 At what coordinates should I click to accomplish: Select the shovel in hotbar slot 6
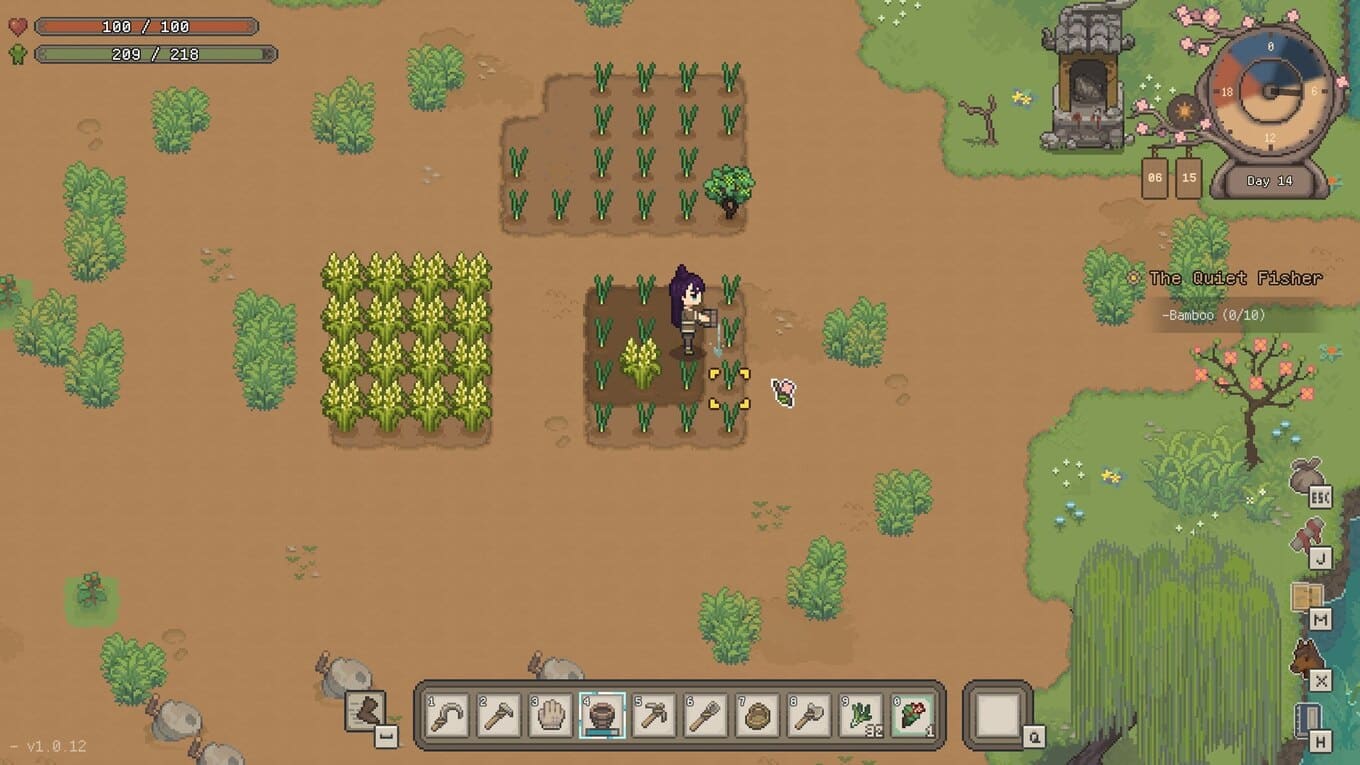pyautogui.click(x=706, y=716)
